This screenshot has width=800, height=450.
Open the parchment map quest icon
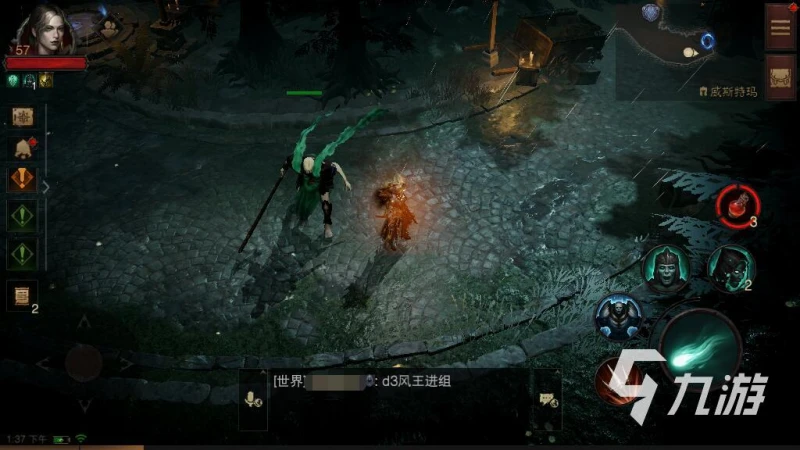(x=23, y=116)
